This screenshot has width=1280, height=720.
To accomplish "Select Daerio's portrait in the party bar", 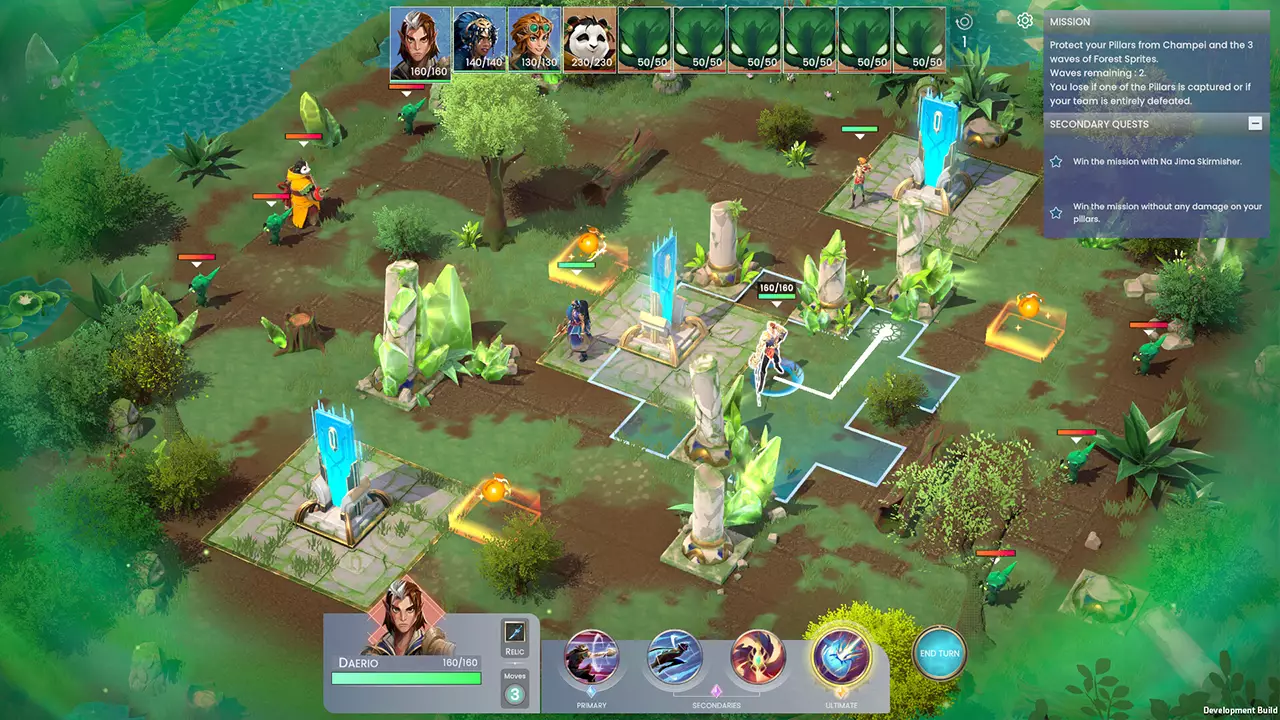I will tap(419, 40).
